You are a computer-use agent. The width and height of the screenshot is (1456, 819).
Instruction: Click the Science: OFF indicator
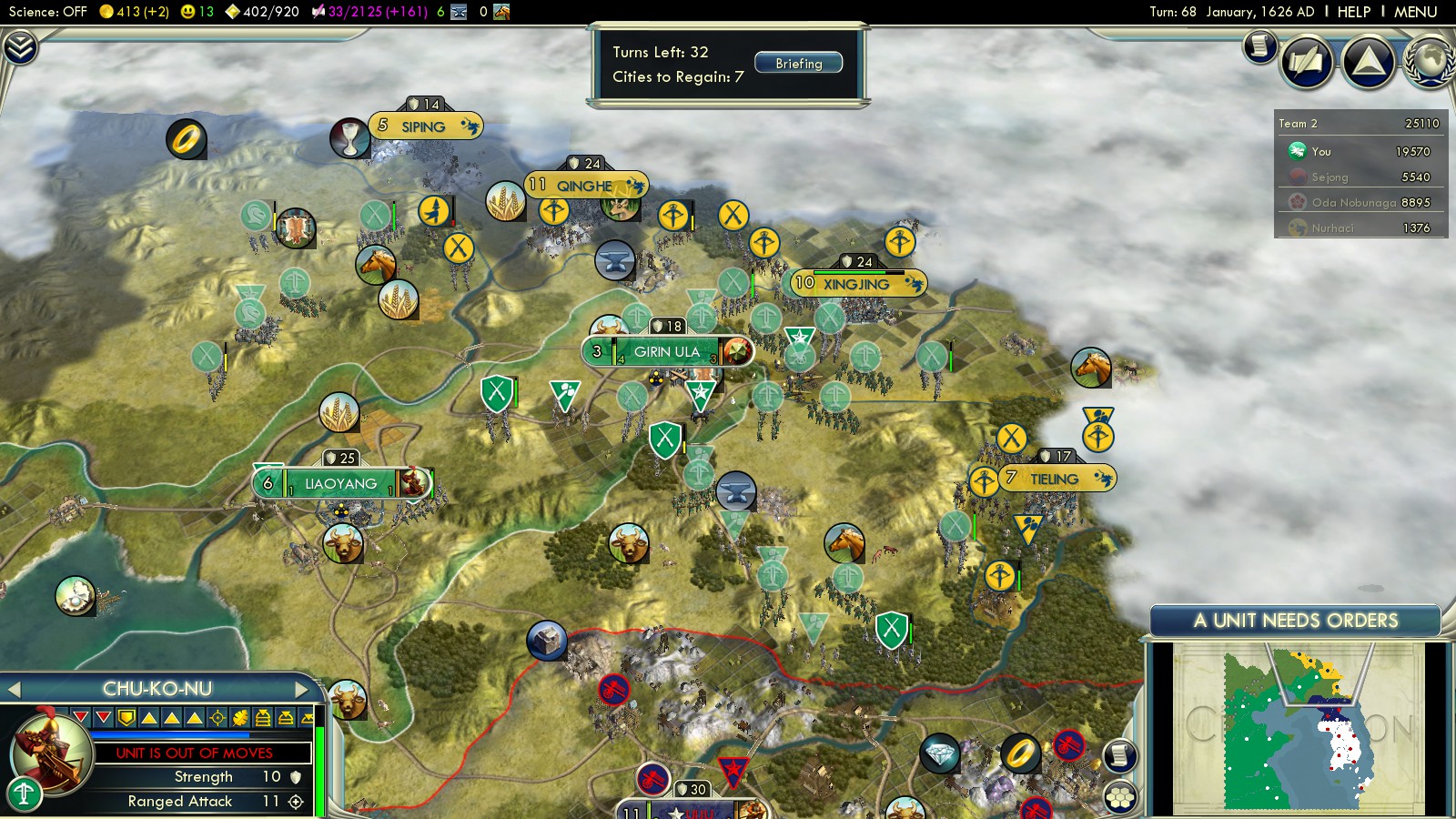pyautogui.click(x=47, y=12)
